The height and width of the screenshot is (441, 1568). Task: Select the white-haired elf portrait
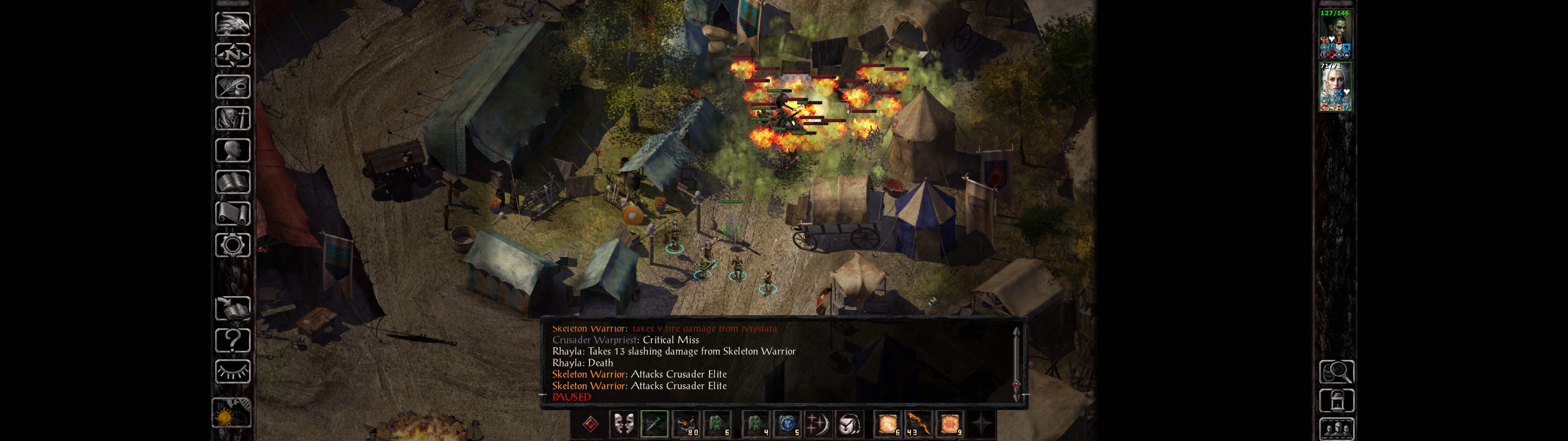1335,86
